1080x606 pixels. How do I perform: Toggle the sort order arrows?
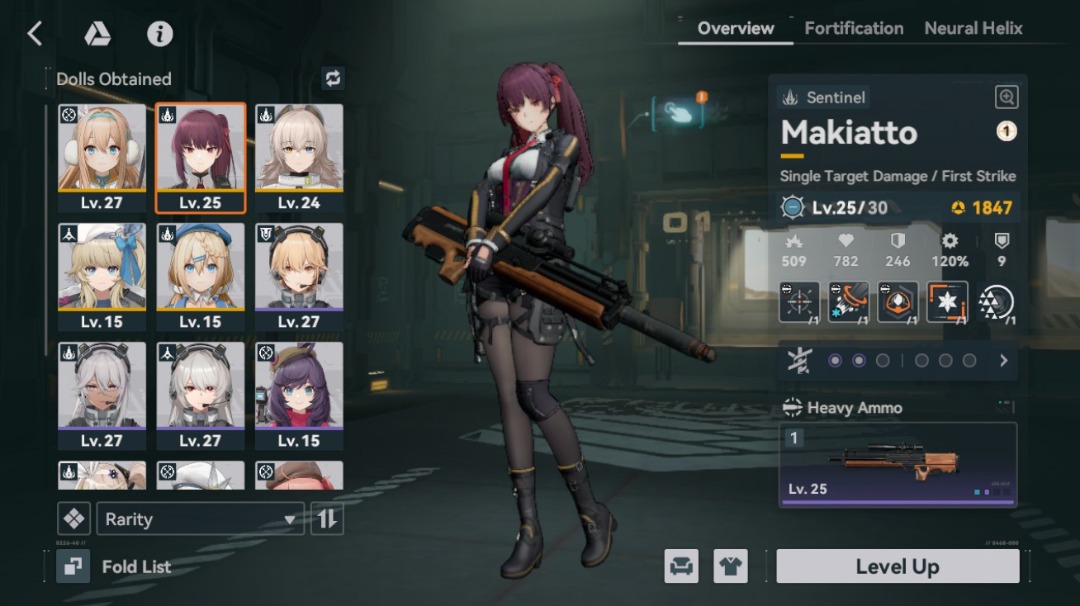[327, 519]
